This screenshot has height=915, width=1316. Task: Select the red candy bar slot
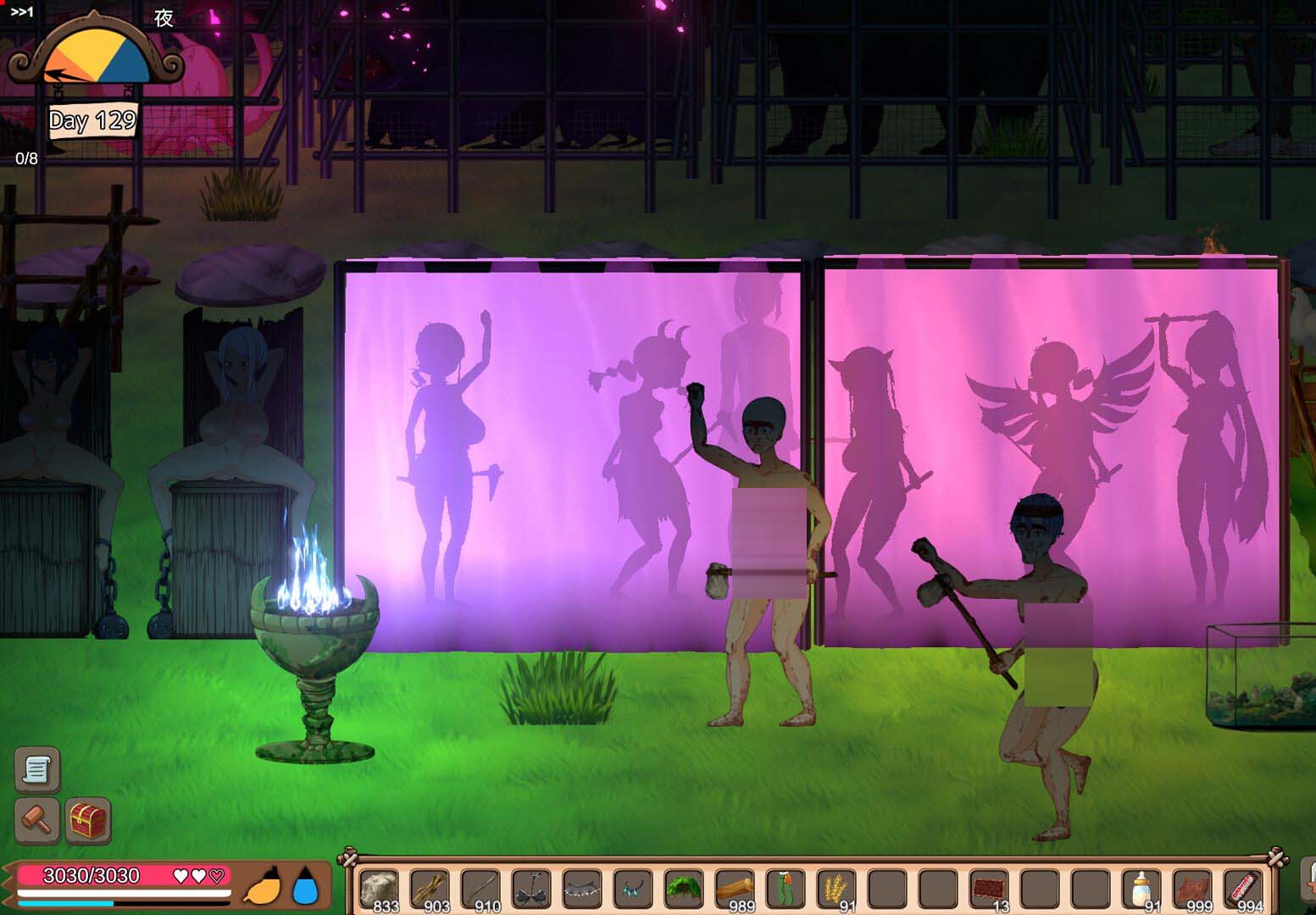(1243, 890)
